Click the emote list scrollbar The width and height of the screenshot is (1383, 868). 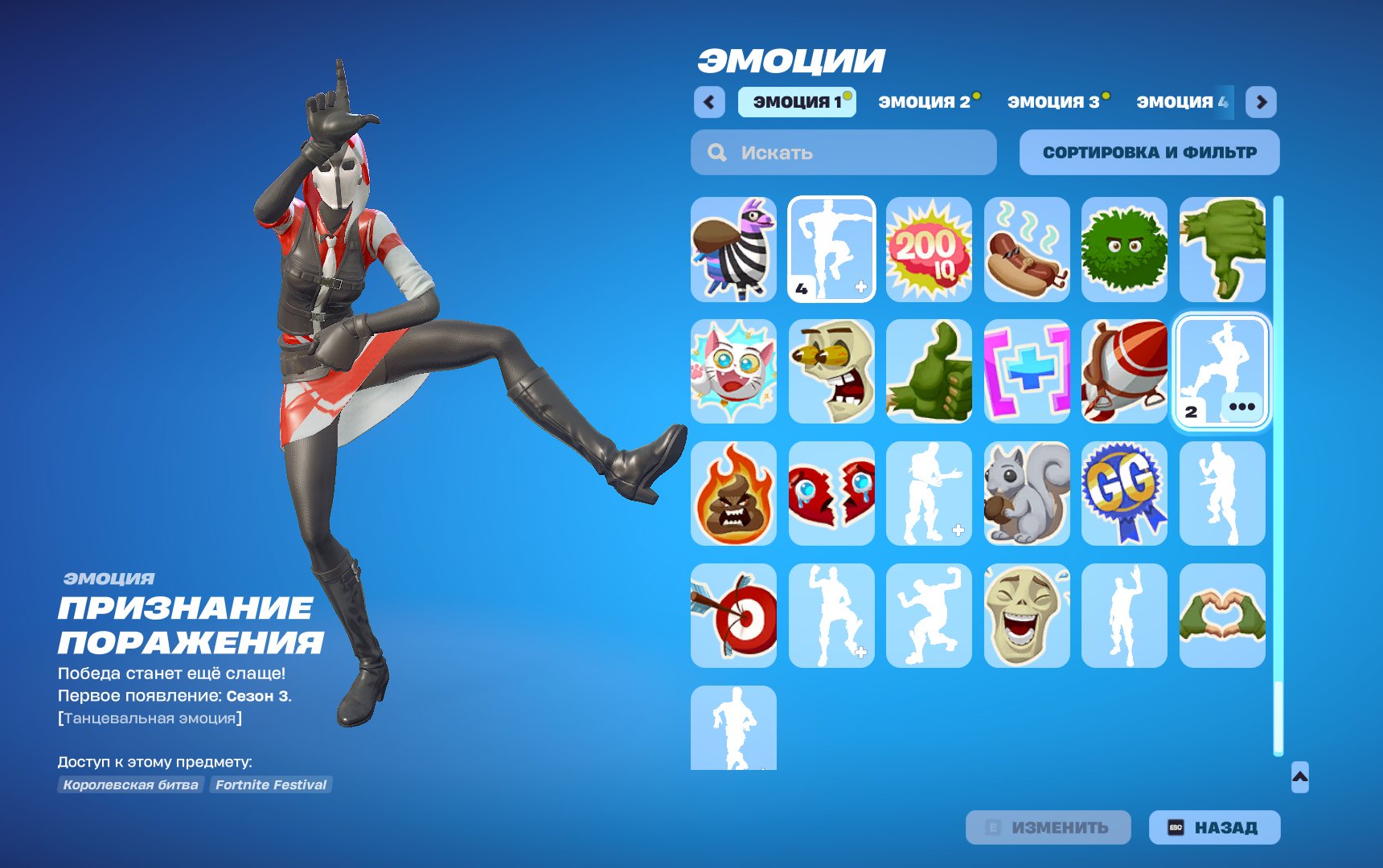[1278, 482]
